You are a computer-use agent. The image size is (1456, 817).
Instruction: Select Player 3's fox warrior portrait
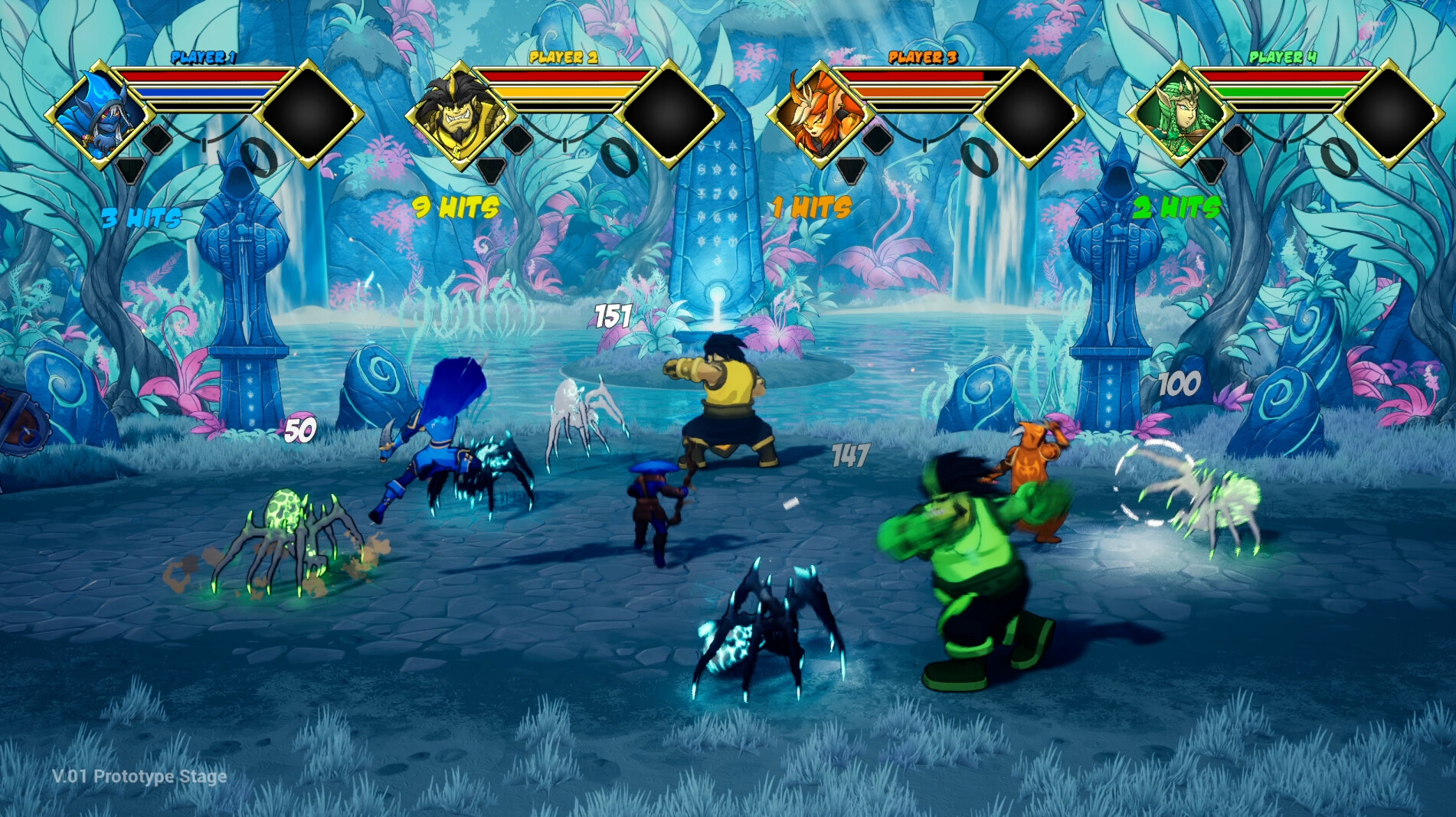(822, 115)
